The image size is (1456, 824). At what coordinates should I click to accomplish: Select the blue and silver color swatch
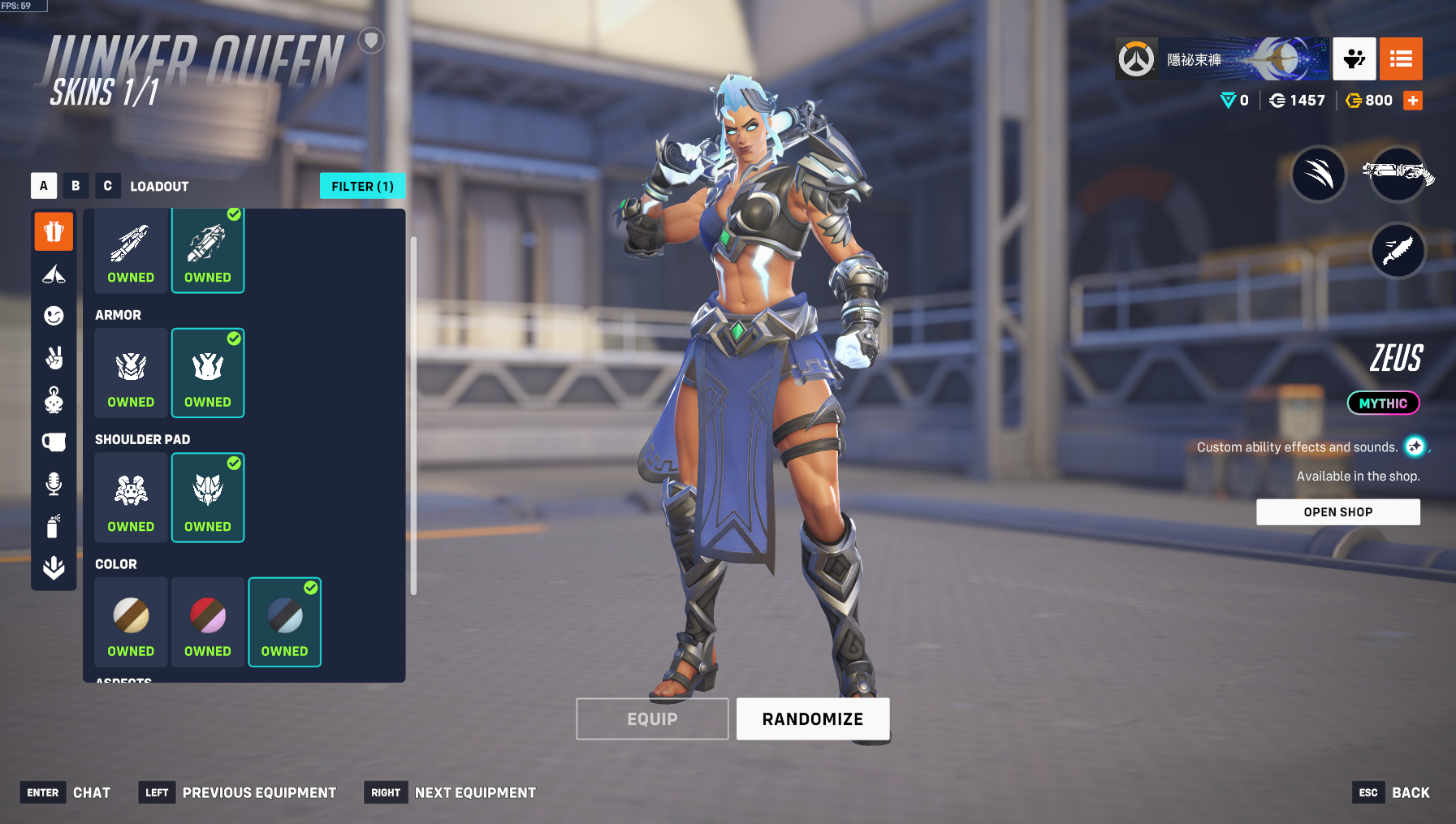pos(284,622)
